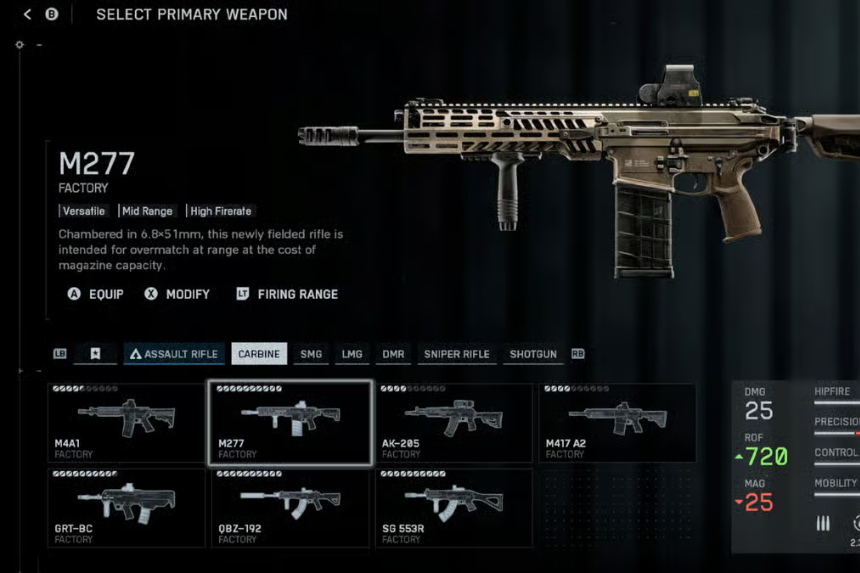The width and height of the screenshot is (860, 573).
Task: Pick the QBZ-192 weapon tile
Action: tap(290, 507)
